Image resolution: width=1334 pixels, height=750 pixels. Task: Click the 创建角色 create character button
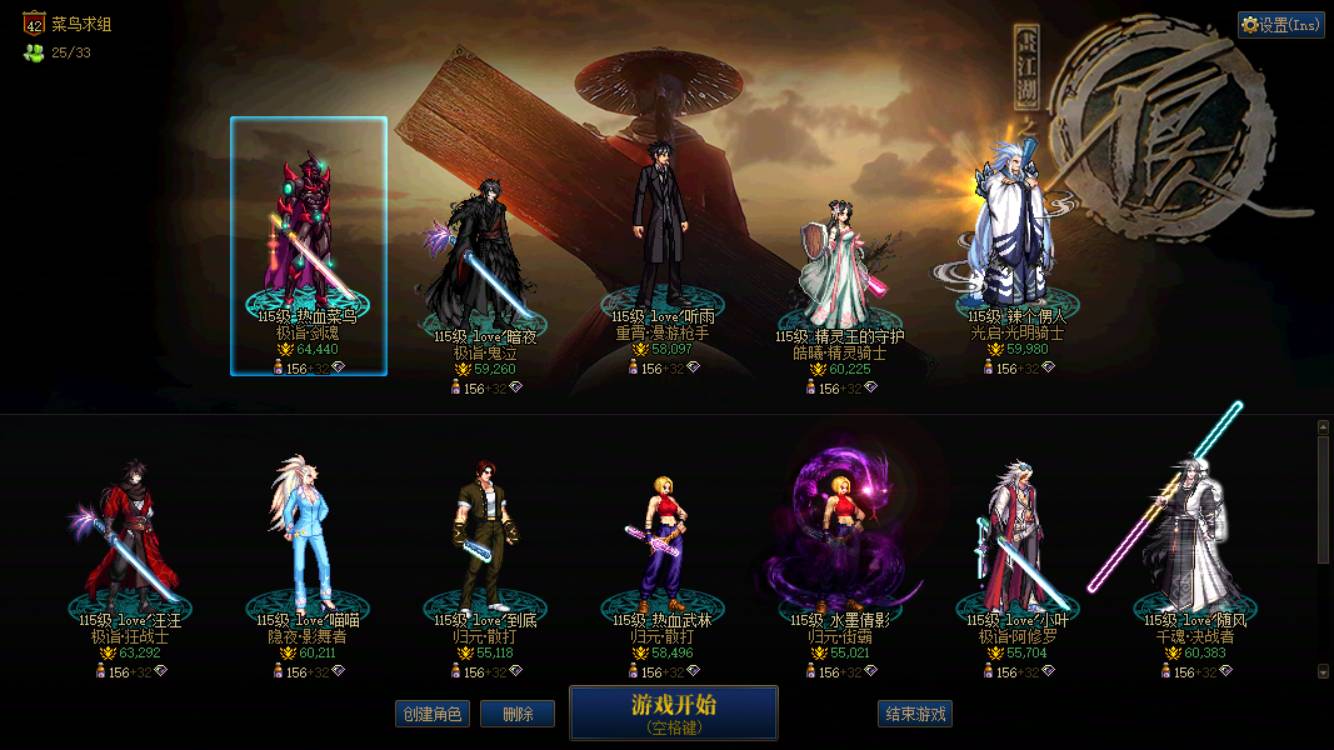click(x=431, y=714)
